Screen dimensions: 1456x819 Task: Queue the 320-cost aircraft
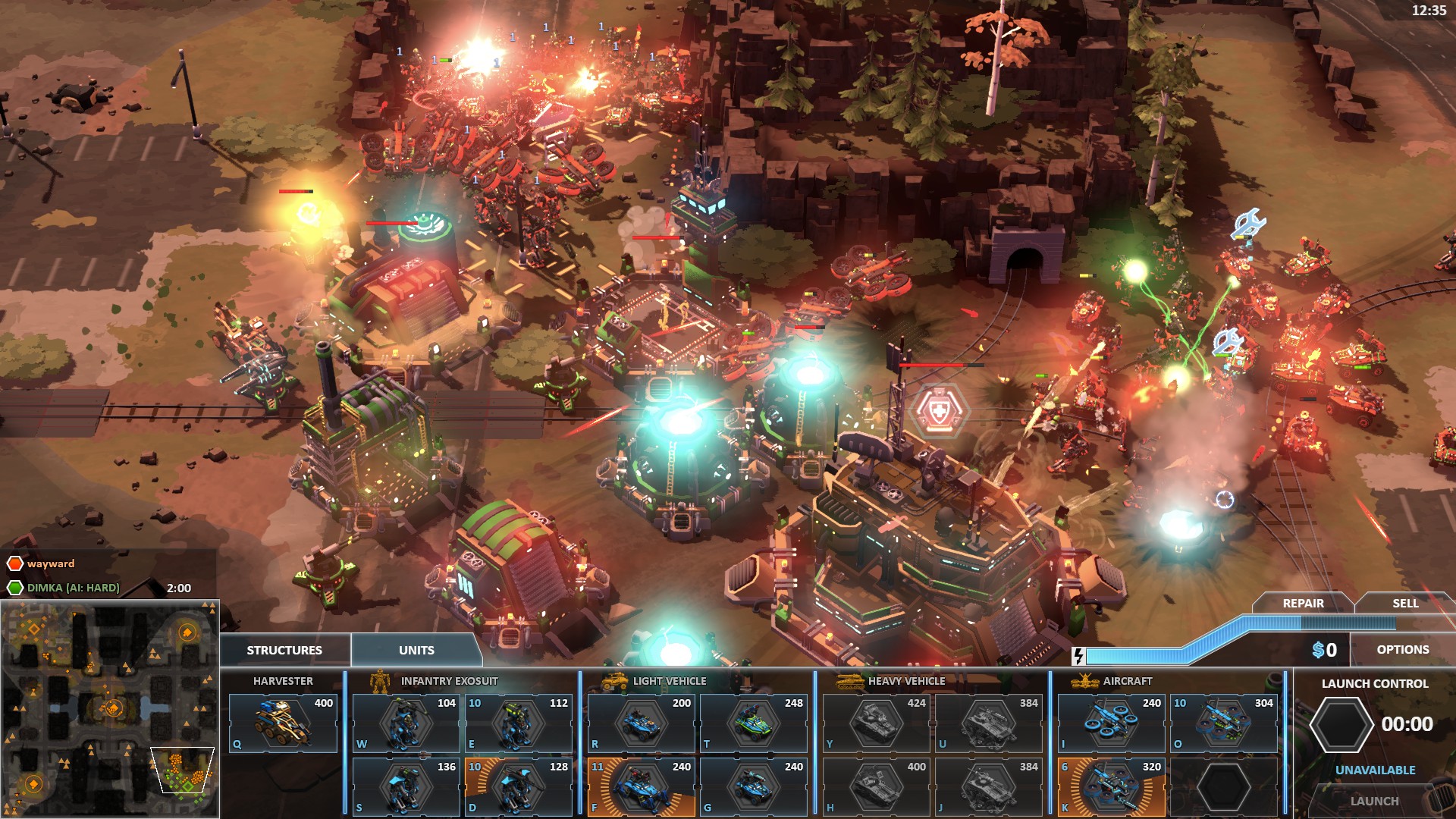pos(1111,787)
